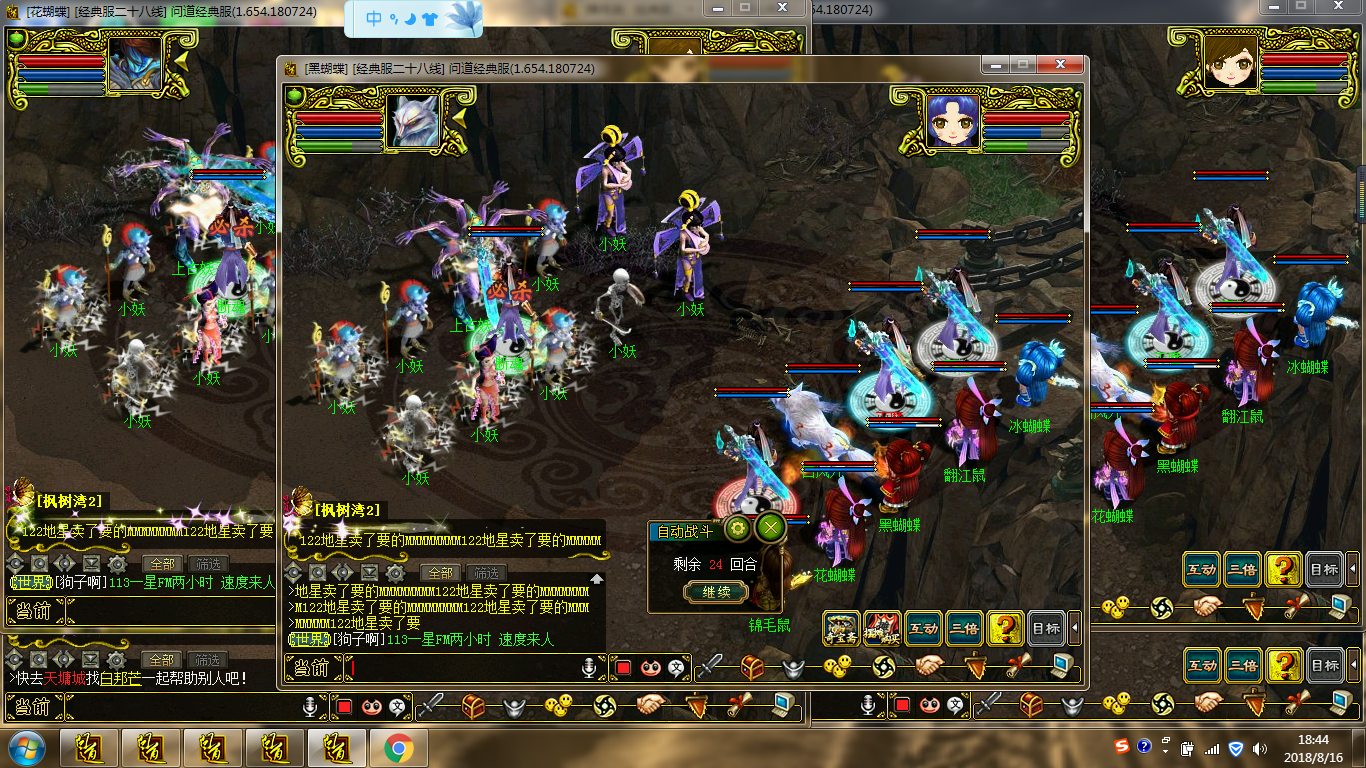Select the white wolf pet portrait
The height and width of the screenshot is (768, 1366).
(412, 121)
